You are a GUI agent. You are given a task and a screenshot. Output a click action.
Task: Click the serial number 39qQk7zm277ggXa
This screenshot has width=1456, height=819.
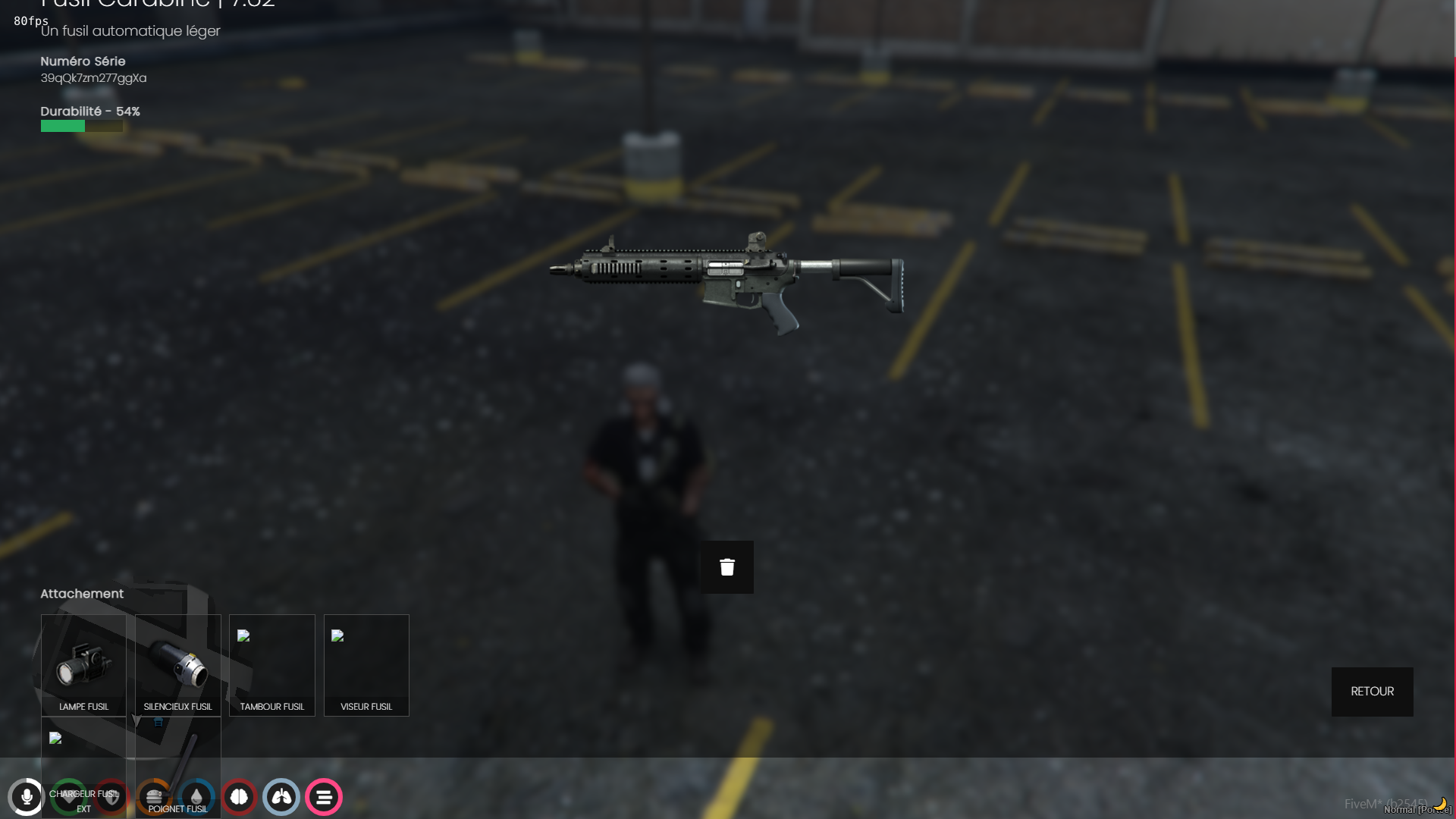pos(93,77)
